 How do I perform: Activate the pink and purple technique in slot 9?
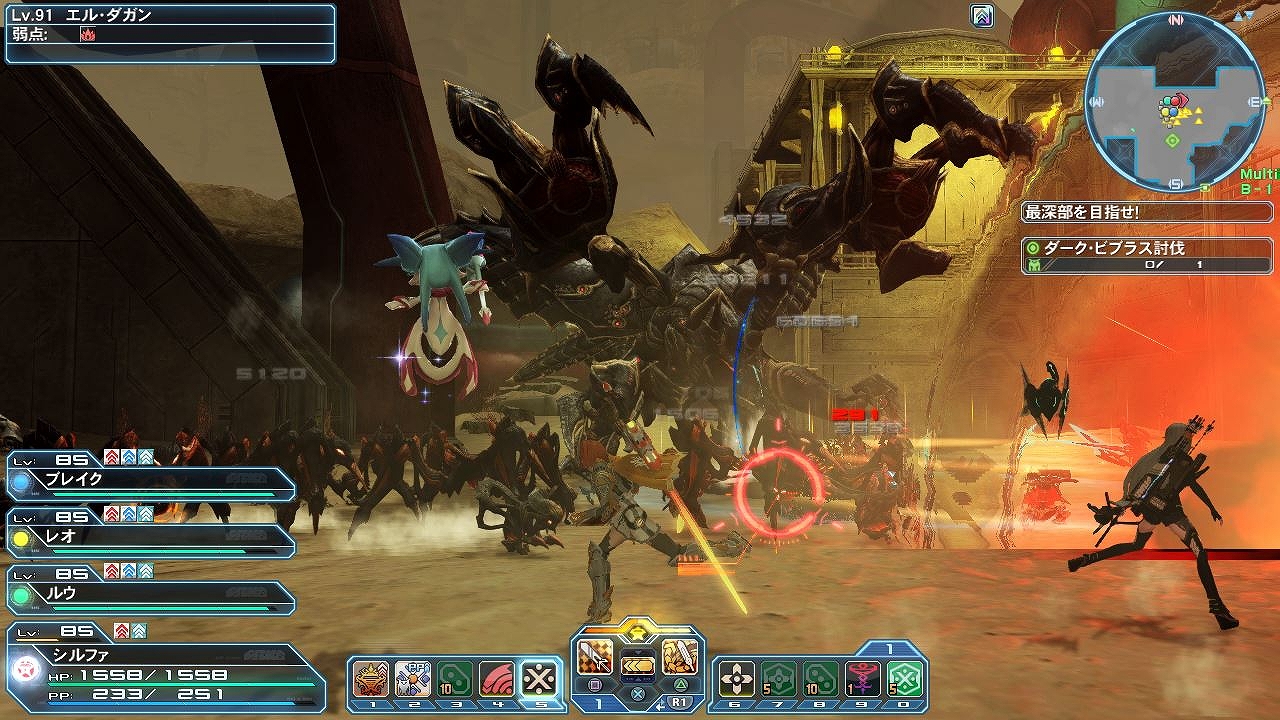pos(862,679)
